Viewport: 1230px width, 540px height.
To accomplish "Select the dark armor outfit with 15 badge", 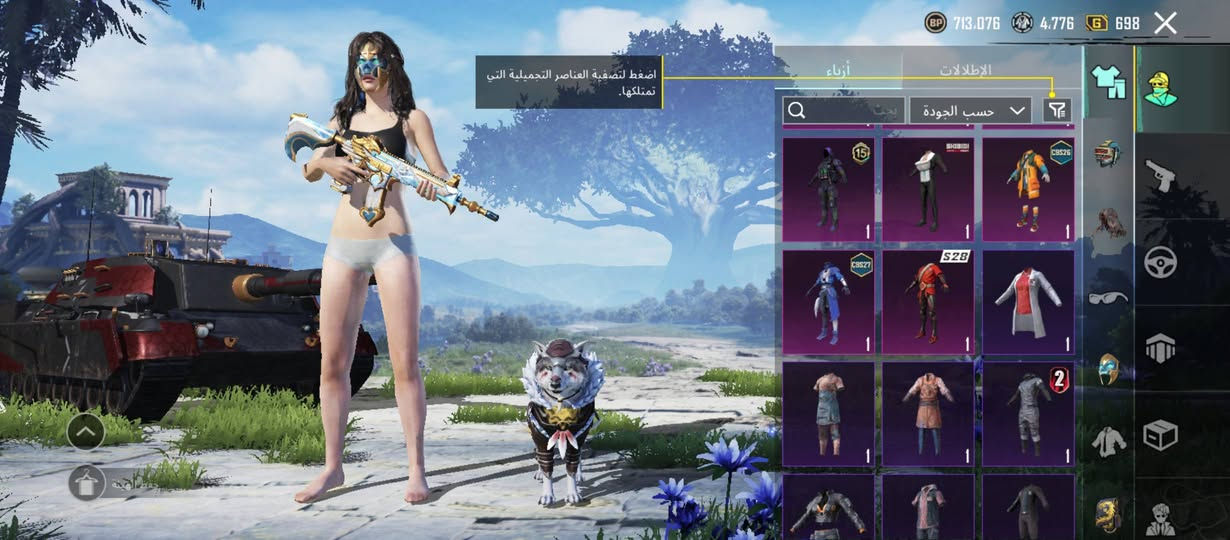I will 828,190.
